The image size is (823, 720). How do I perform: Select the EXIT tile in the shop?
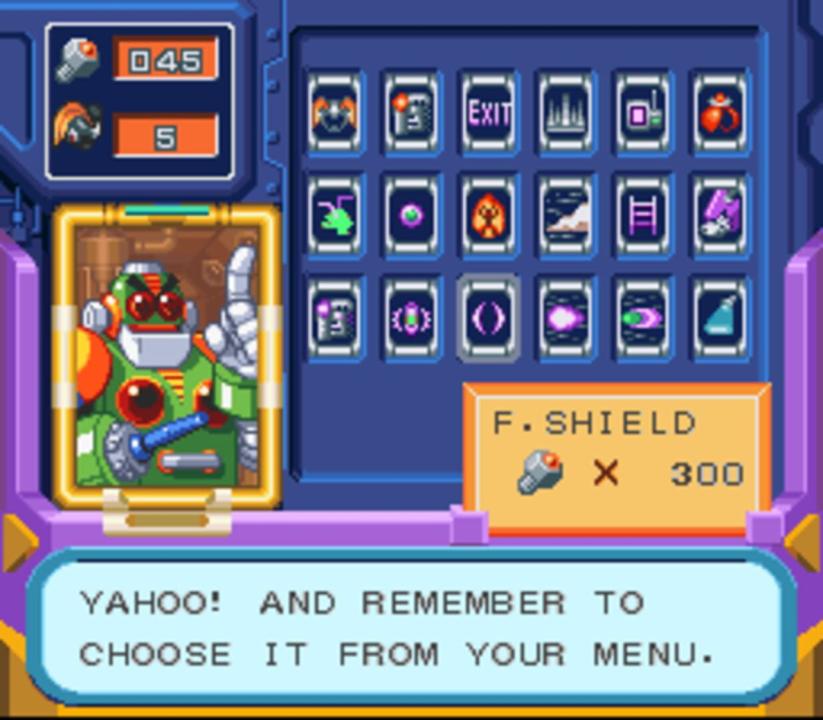489,113
